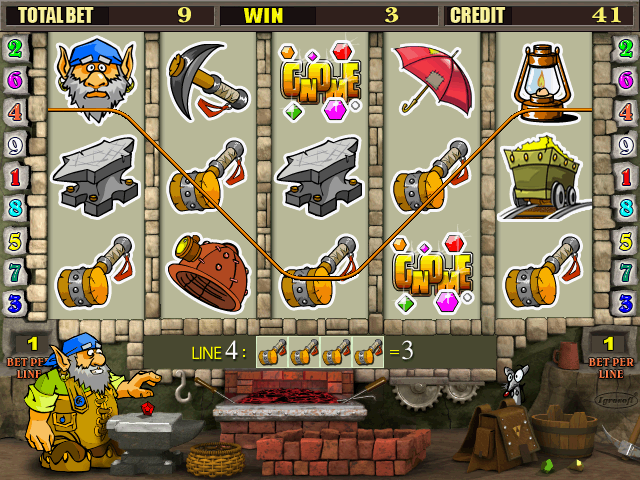Choose the yellow line 5 marker on right pillar
640x480 pixels.
coord(626,240)
